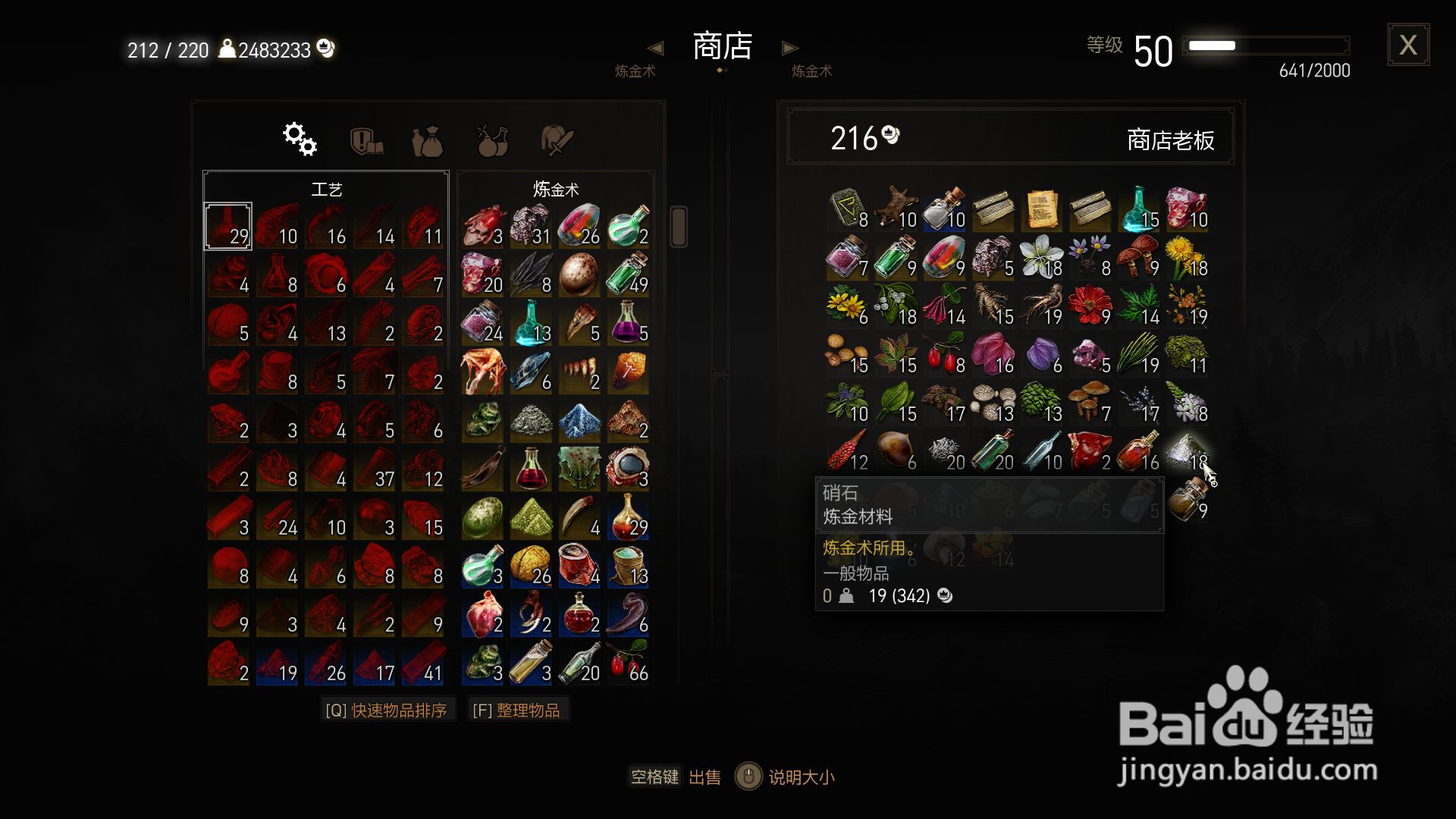The width and height of the screenshot is (1456, 819).
Task: Open the bag miscellaneous items filter
Action: (428, 138)
